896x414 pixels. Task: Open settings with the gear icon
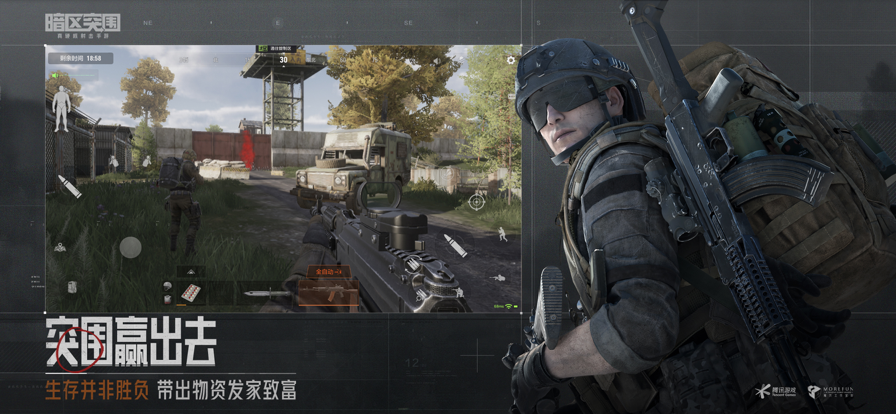click(511, 61)
